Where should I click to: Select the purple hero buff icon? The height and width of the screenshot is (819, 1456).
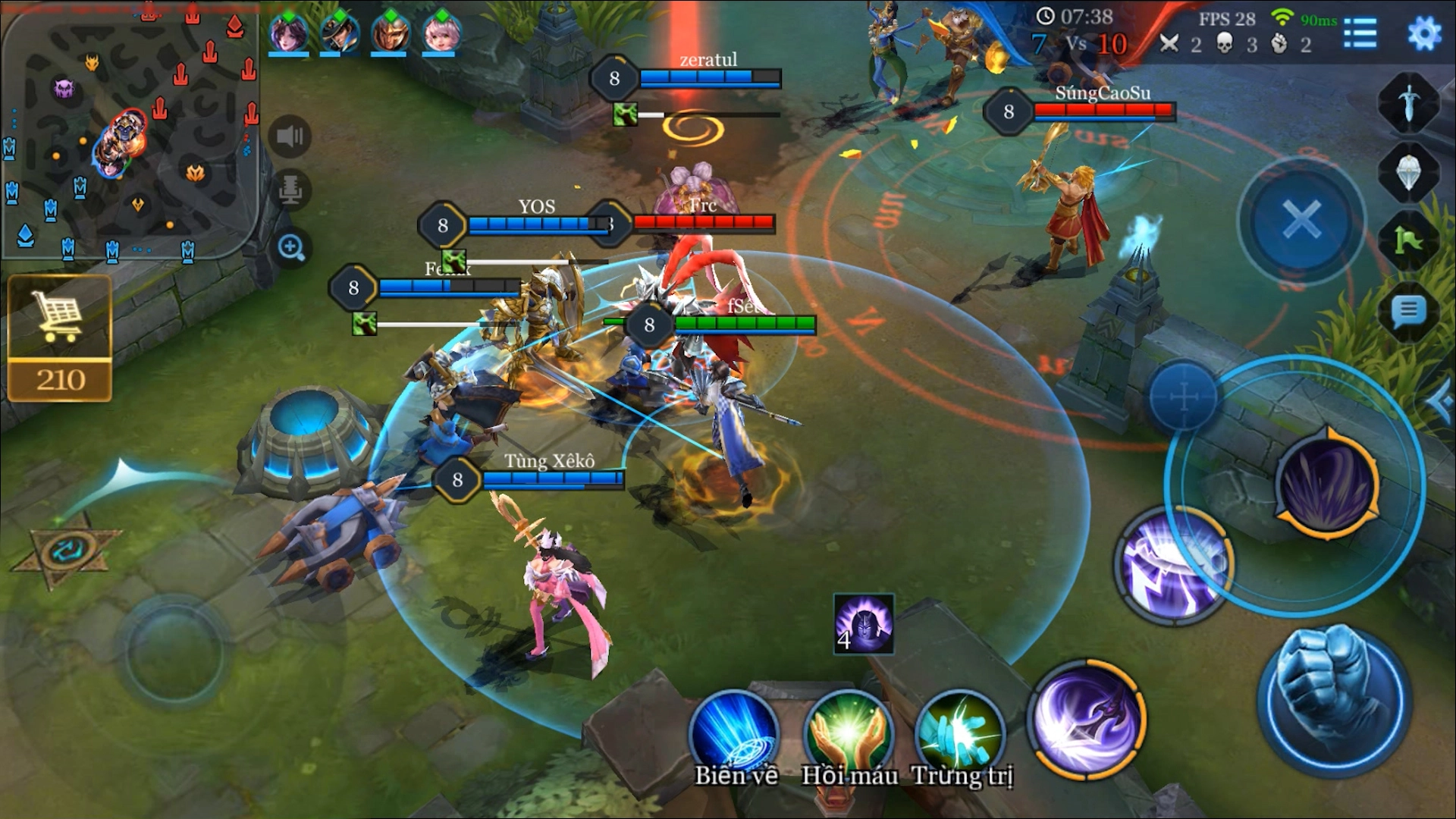pyautogui.click(x=864, y=624)
